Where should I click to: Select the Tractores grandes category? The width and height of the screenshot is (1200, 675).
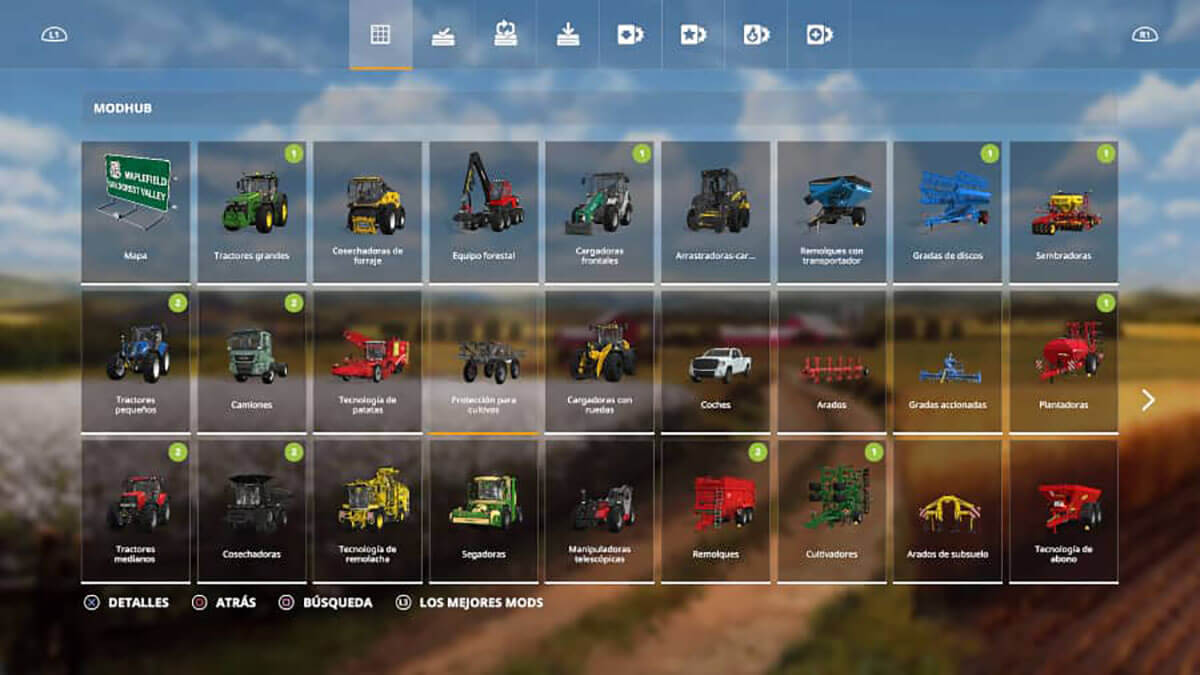(x=252, y=211)
